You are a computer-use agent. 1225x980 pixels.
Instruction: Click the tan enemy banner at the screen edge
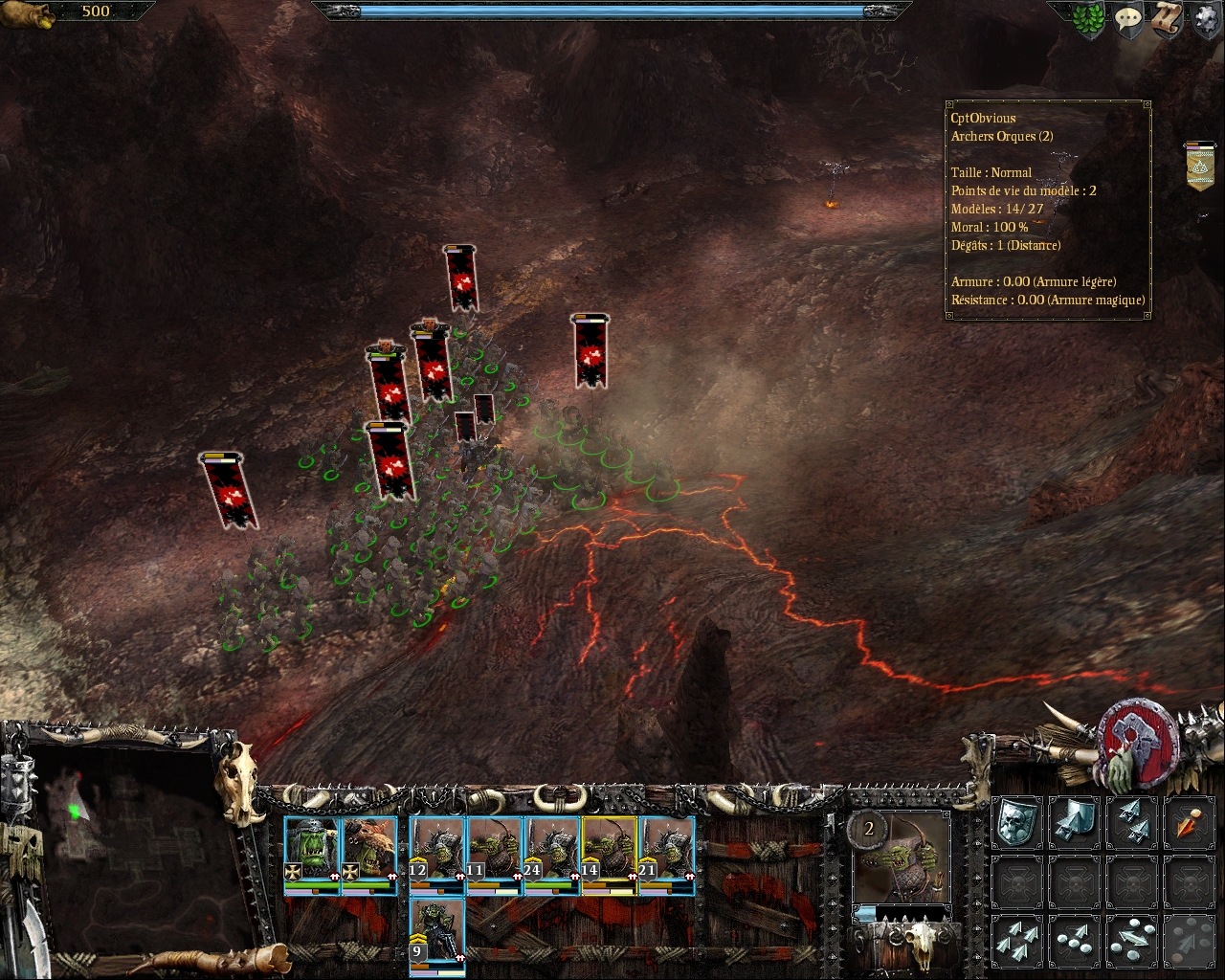tap(1200, 167)
